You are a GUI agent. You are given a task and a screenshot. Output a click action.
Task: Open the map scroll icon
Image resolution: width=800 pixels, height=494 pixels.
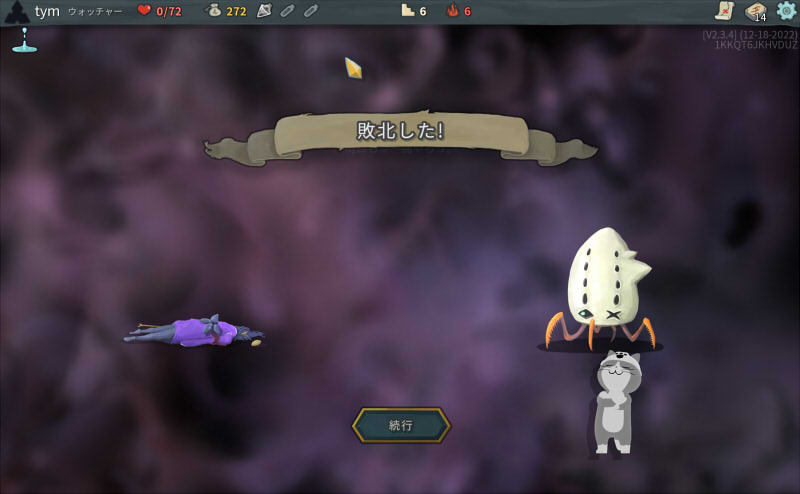click(724, 11)
